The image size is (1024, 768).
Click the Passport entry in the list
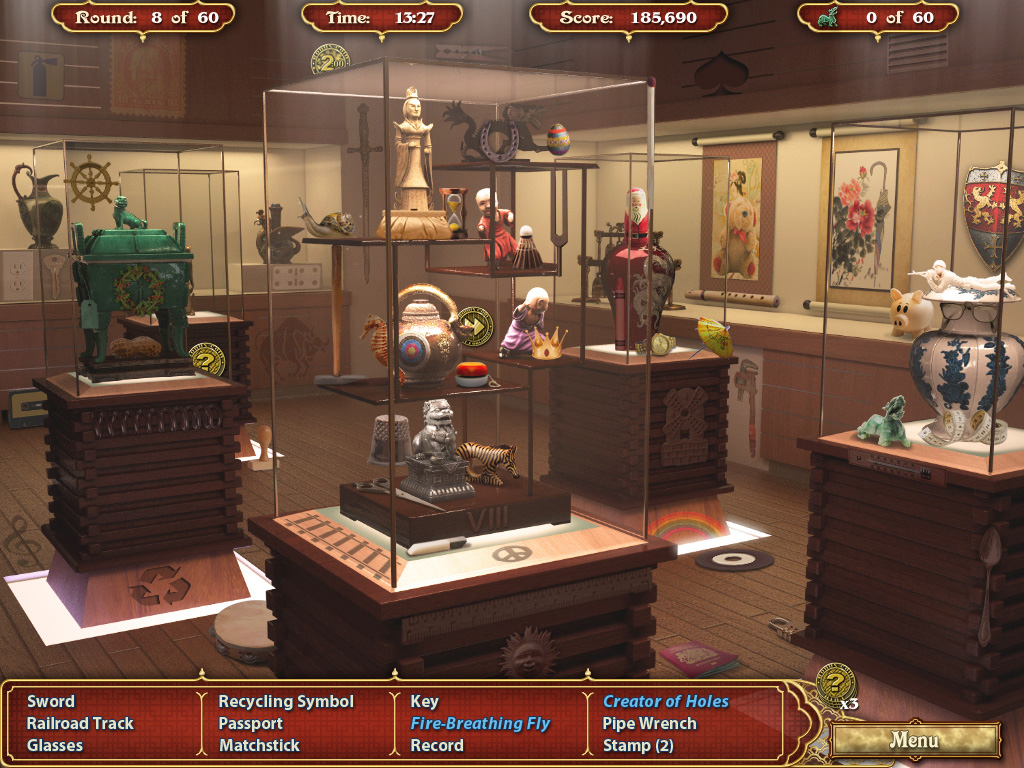[251, 723]
